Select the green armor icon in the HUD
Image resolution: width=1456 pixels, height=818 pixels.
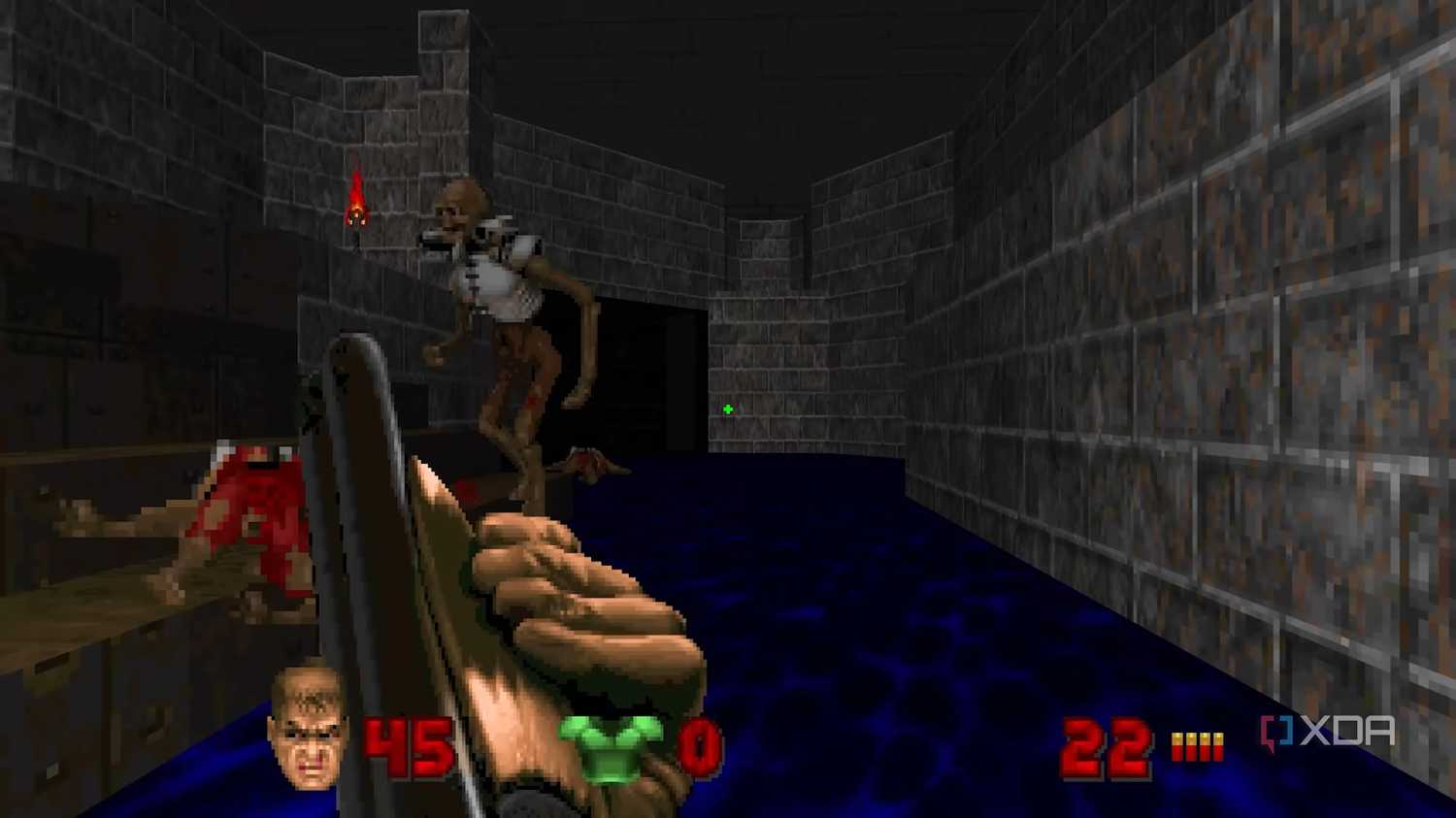[x=613, y=747]
